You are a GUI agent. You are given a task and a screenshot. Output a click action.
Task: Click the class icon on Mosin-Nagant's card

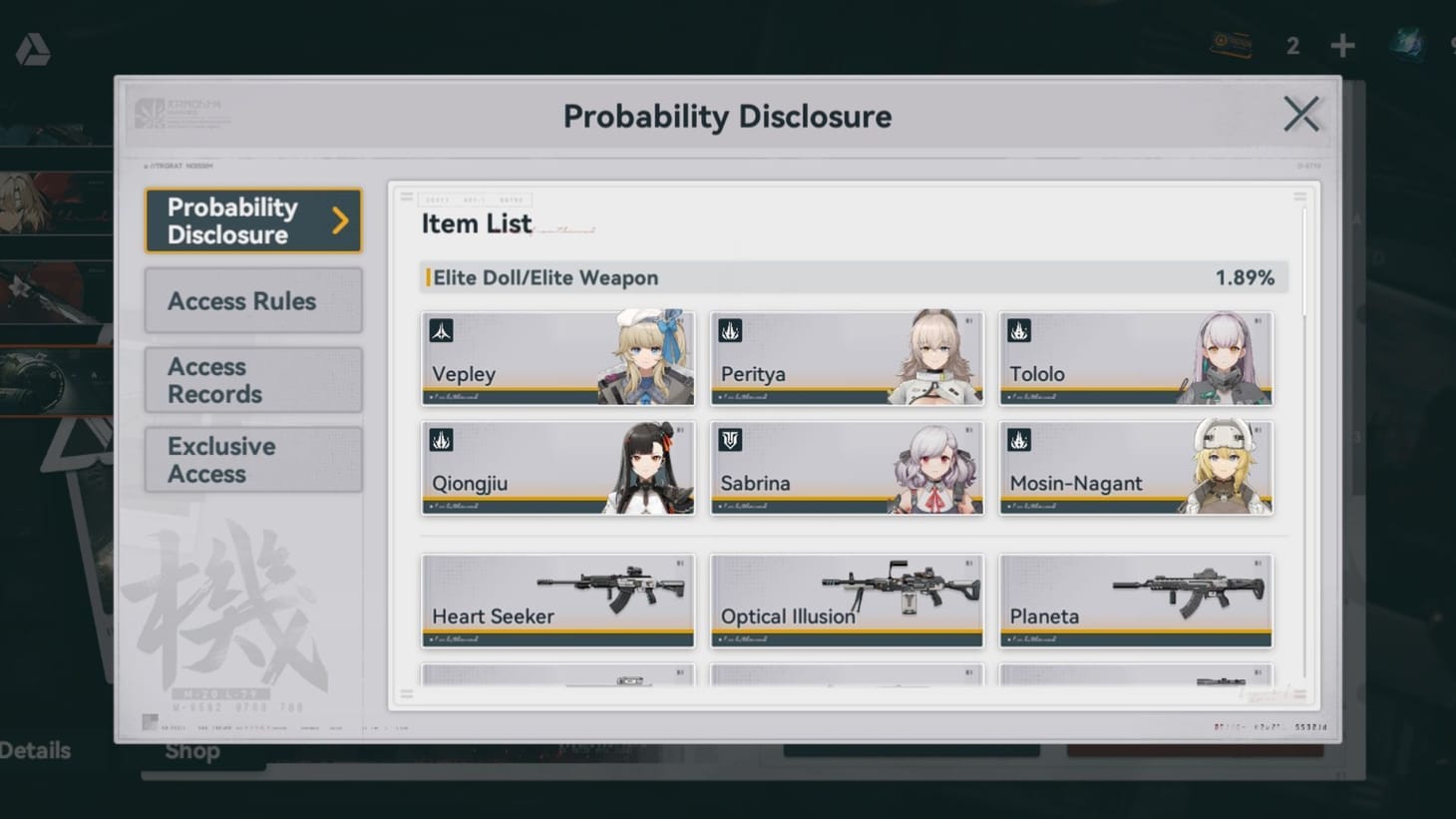(x=1019, y=440)
